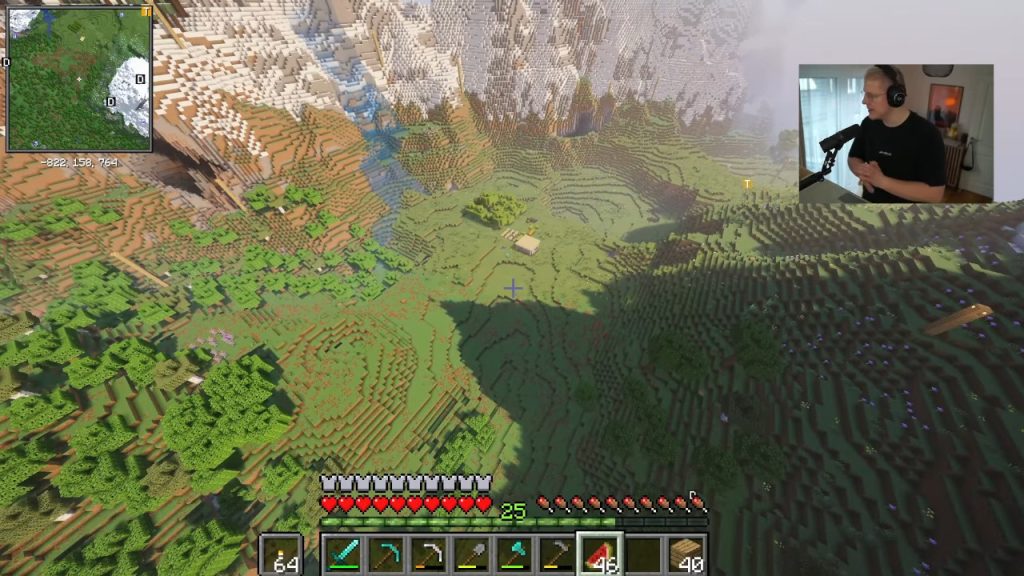Click the melon slice stack of 46
The width and height of the screenshot is (1024, 576).
pyautogui.click(x=600, y=553)
